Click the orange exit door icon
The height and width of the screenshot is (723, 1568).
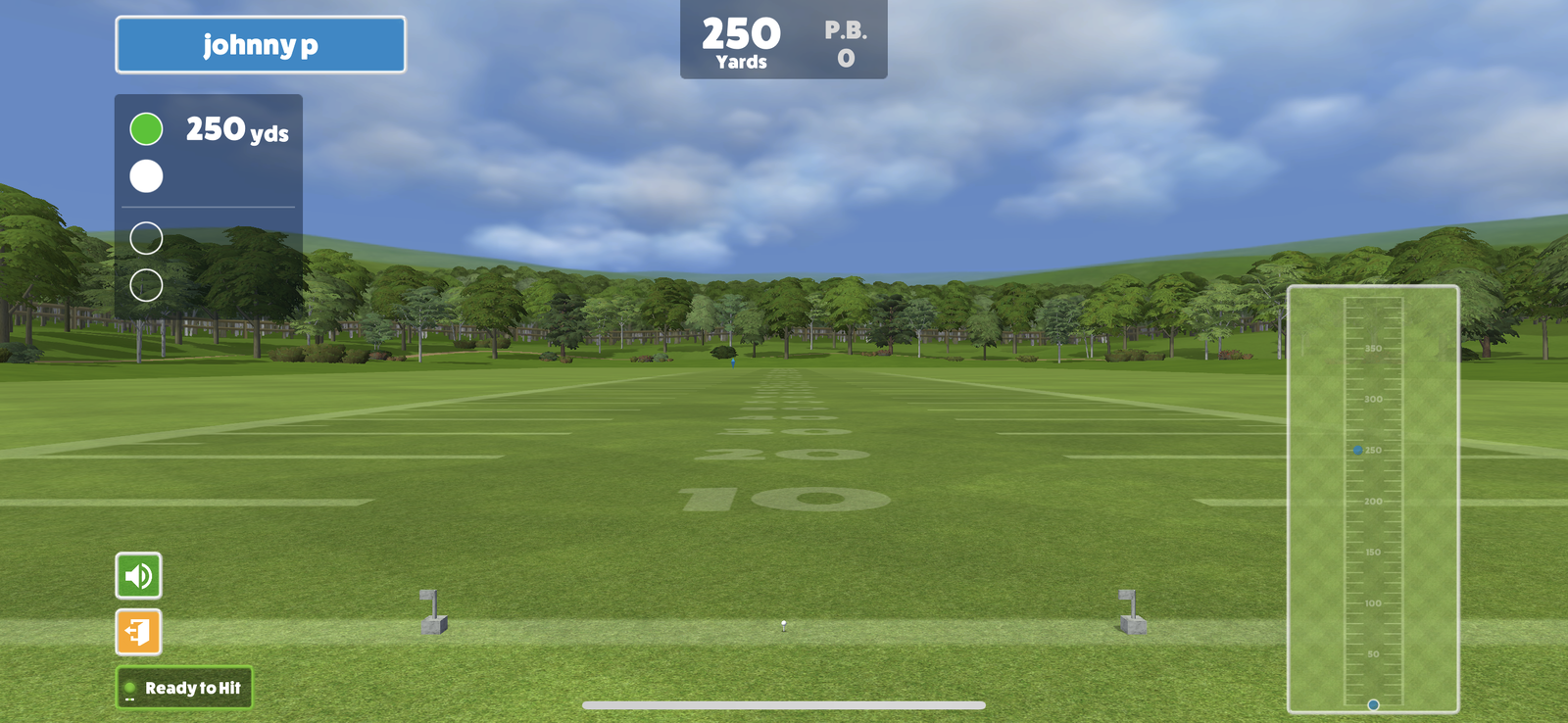tap(137, 634)
